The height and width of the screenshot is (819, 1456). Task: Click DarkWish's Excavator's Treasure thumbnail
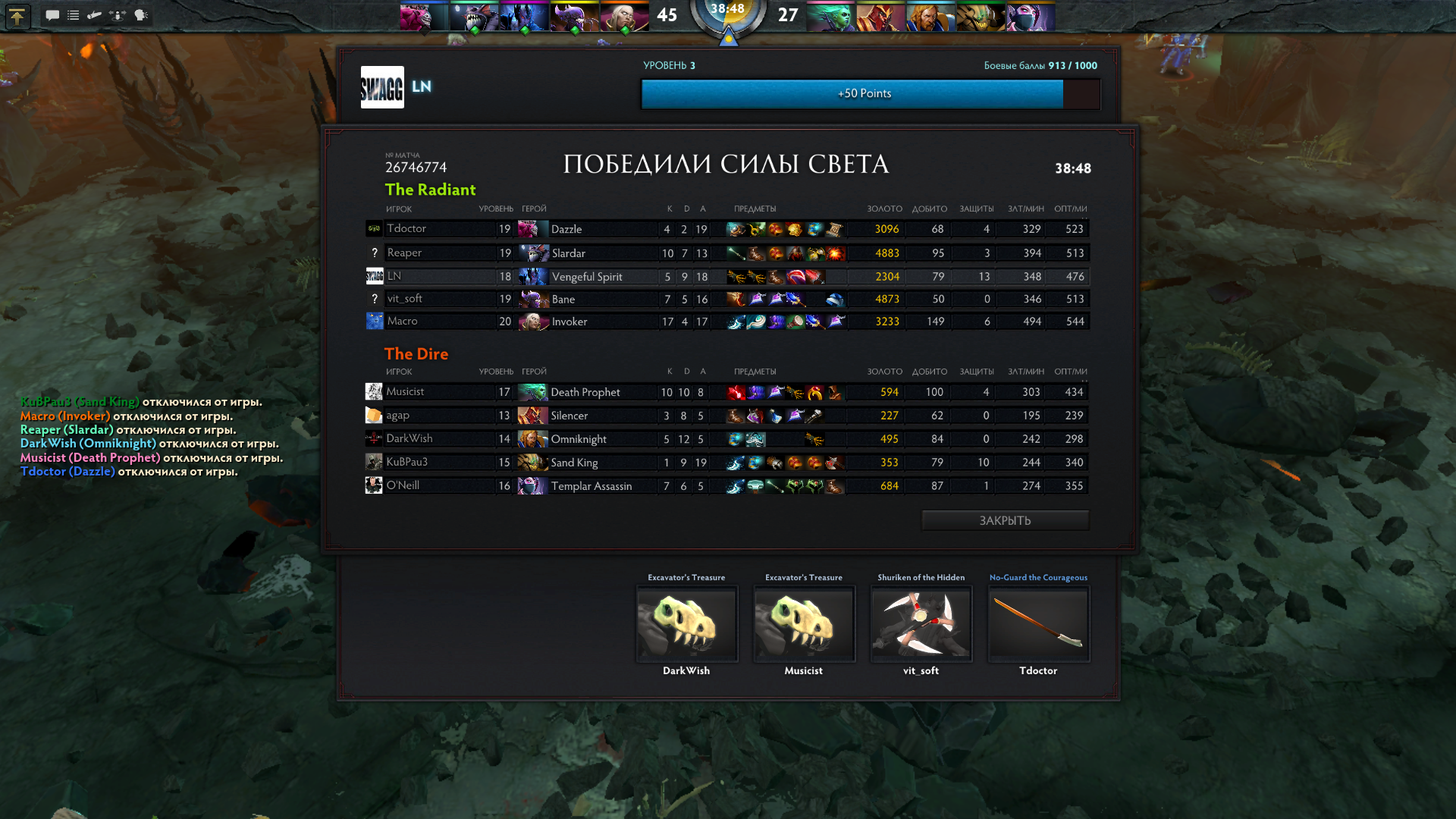pos(686,623)
